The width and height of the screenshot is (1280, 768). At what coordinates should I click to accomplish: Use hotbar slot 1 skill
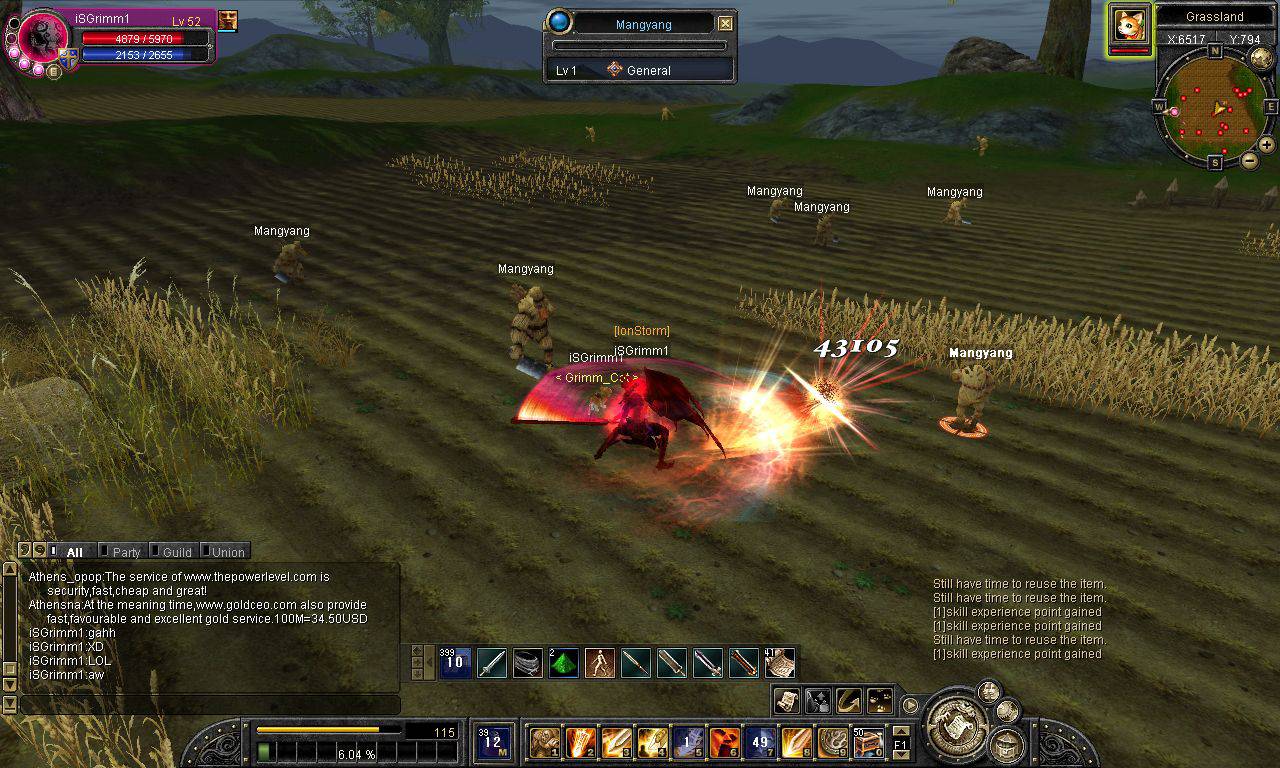point(545,743)
